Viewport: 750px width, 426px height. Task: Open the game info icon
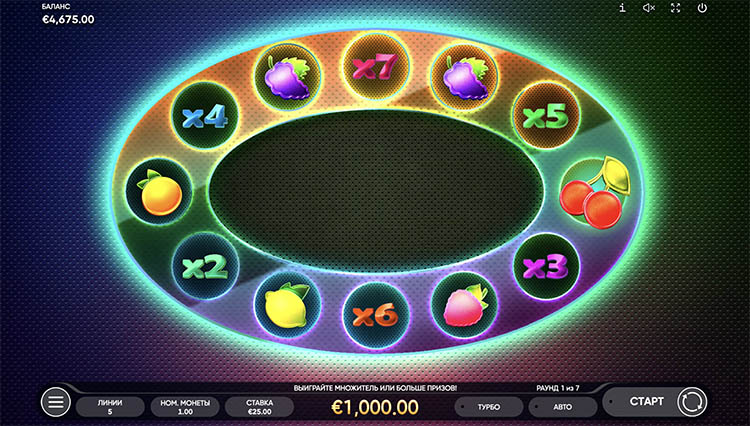622,8
